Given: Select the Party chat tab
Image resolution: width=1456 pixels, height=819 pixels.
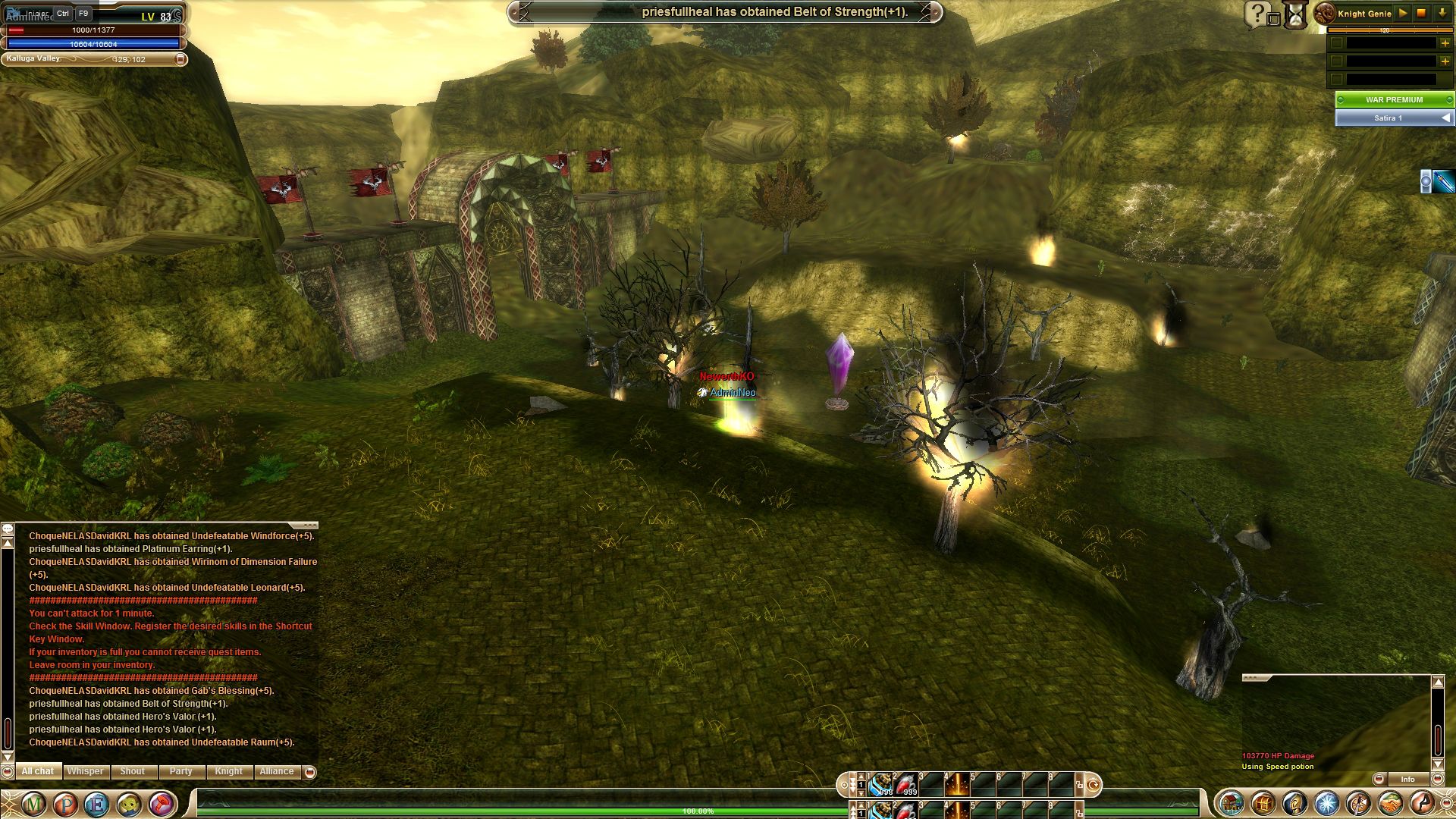Looking at the screenshot, I should 180,771.
